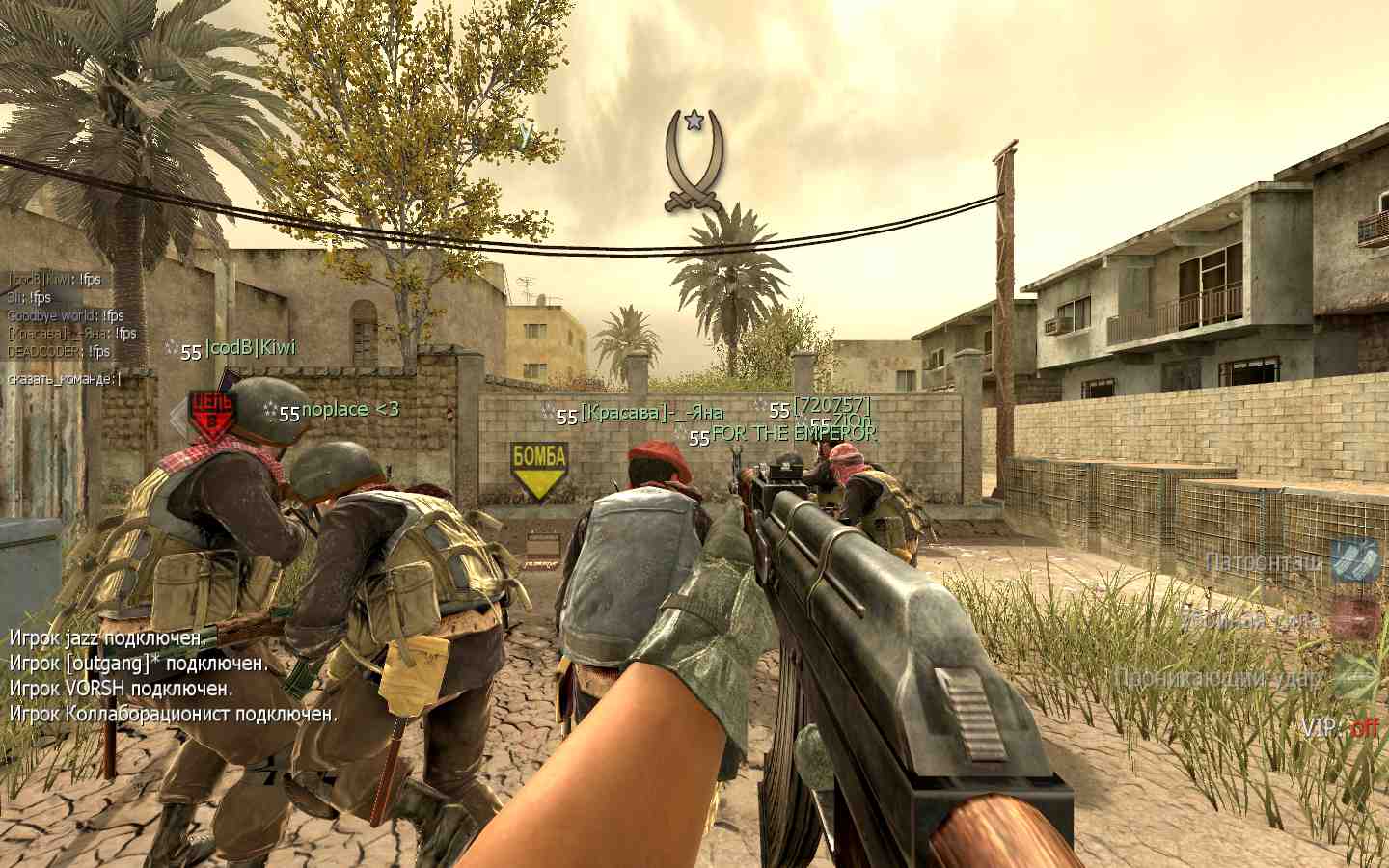Select the red second perk icon
1389x868 pixels.
tap(1355, 618)
